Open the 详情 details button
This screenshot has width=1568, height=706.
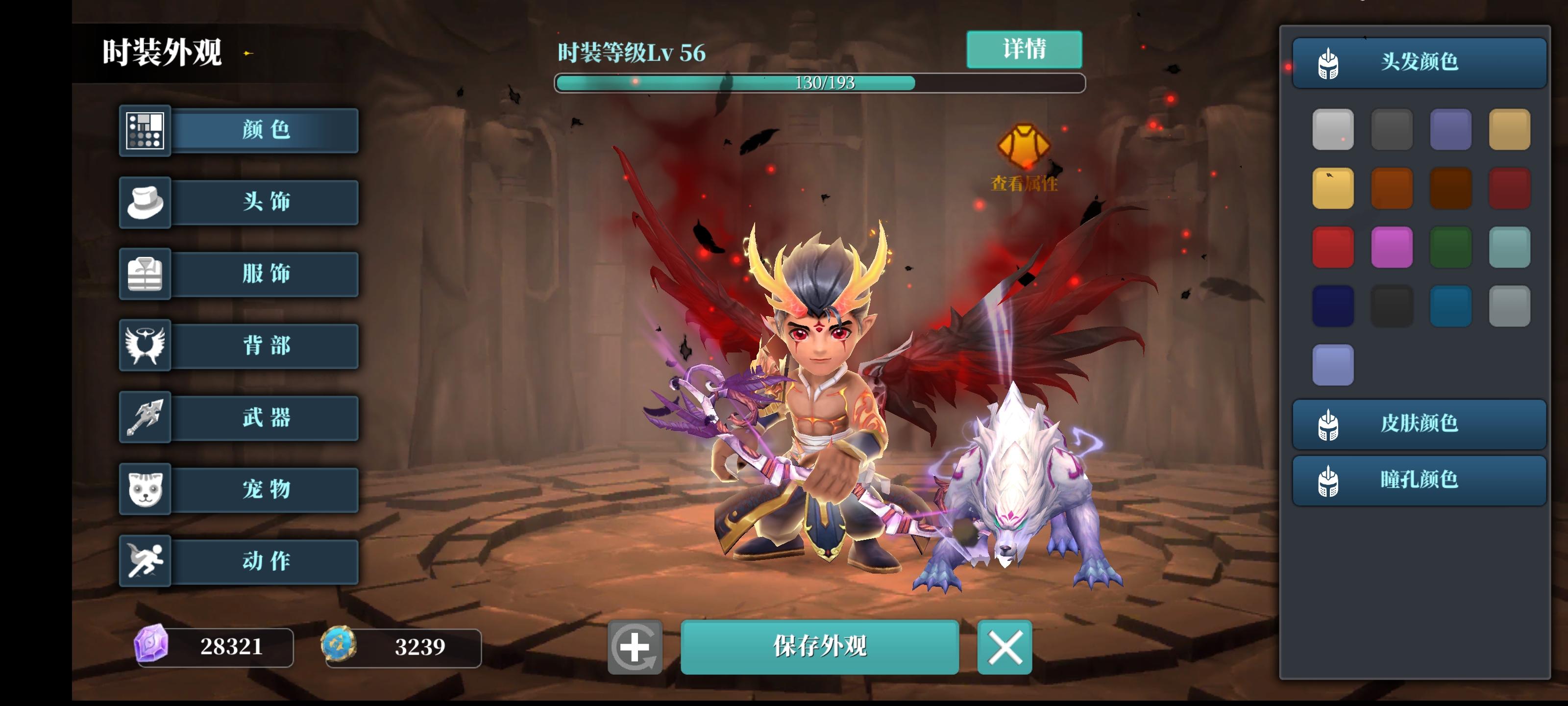(1025, 50)
